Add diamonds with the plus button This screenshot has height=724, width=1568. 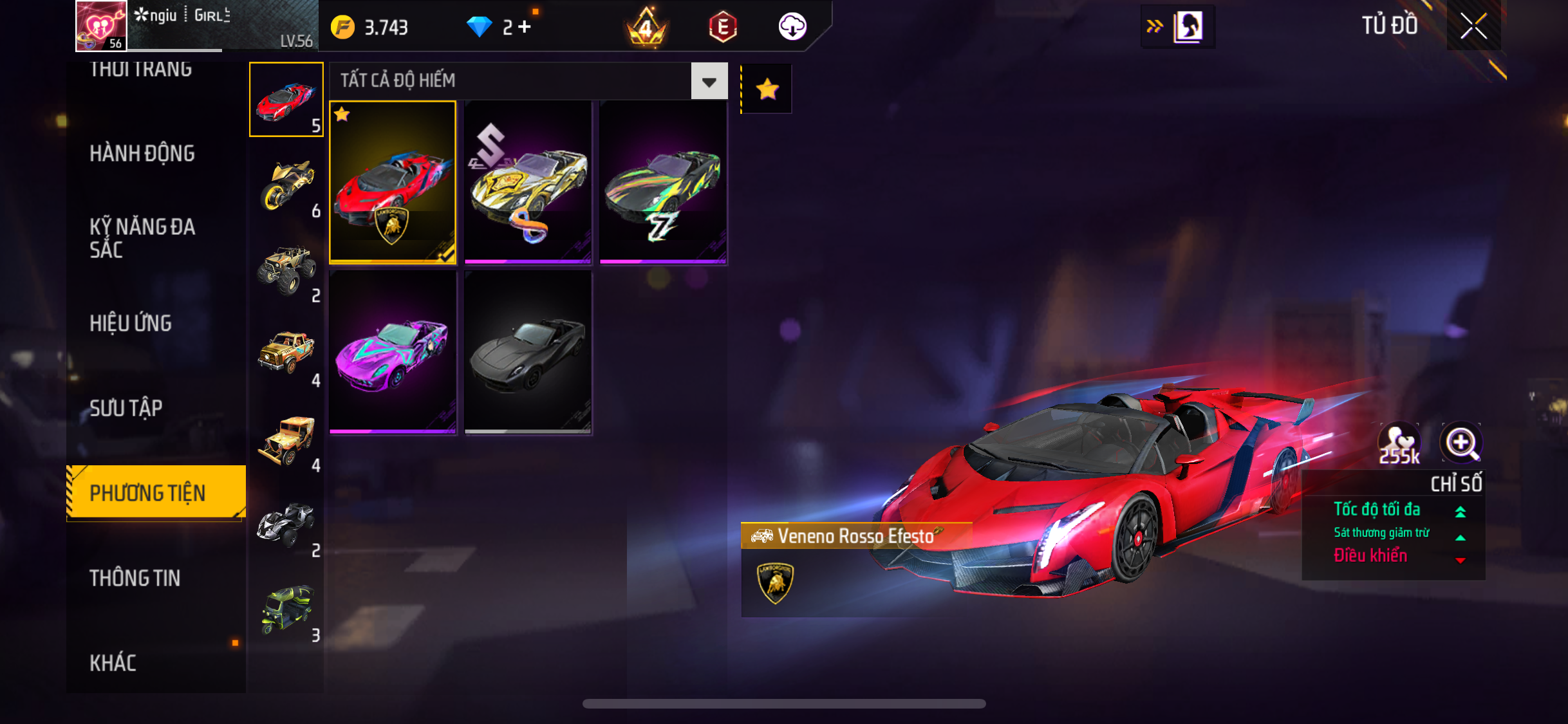point(525,27)
